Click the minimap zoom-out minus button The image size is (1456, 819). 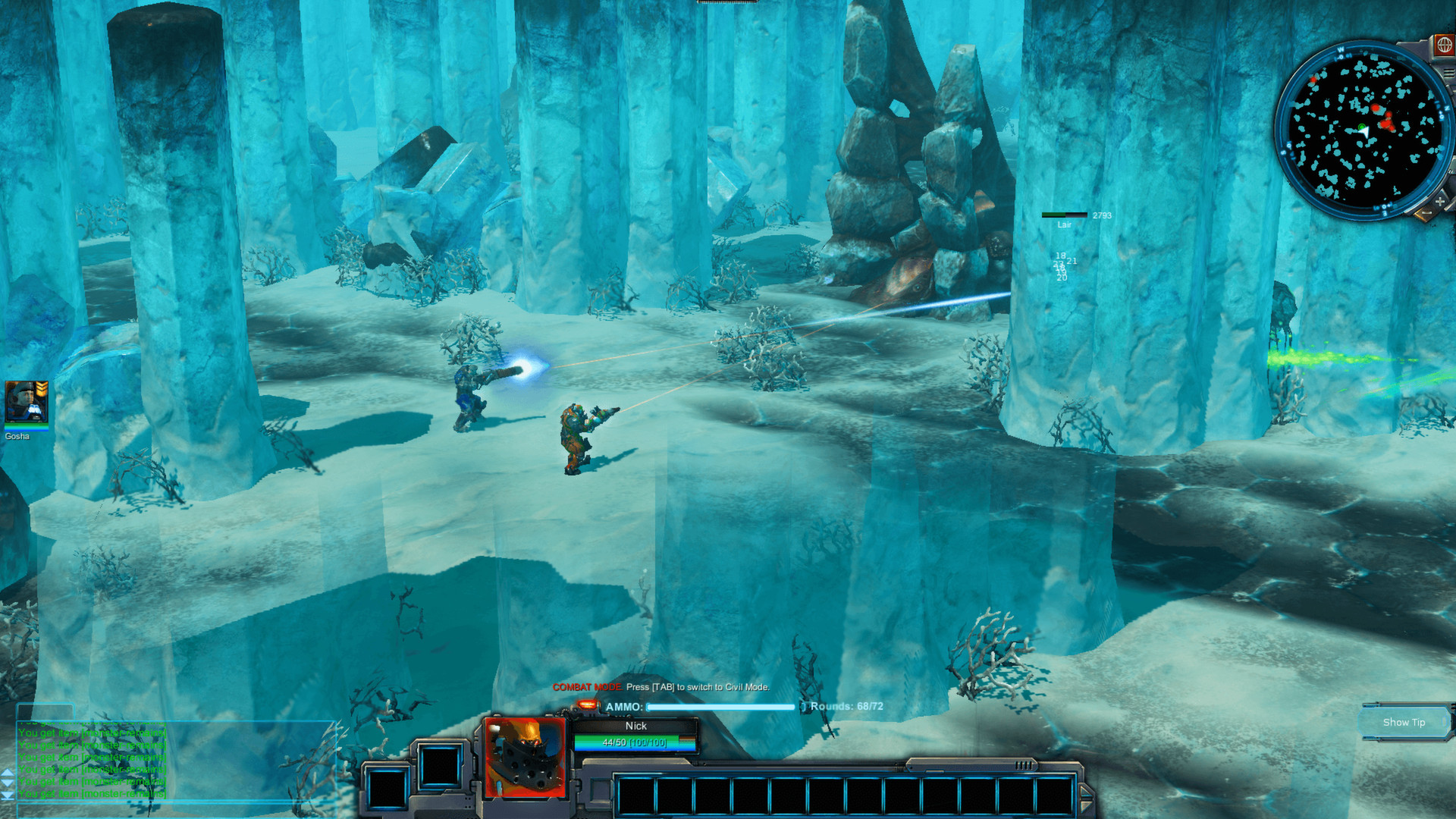[x=1426, y=213]
